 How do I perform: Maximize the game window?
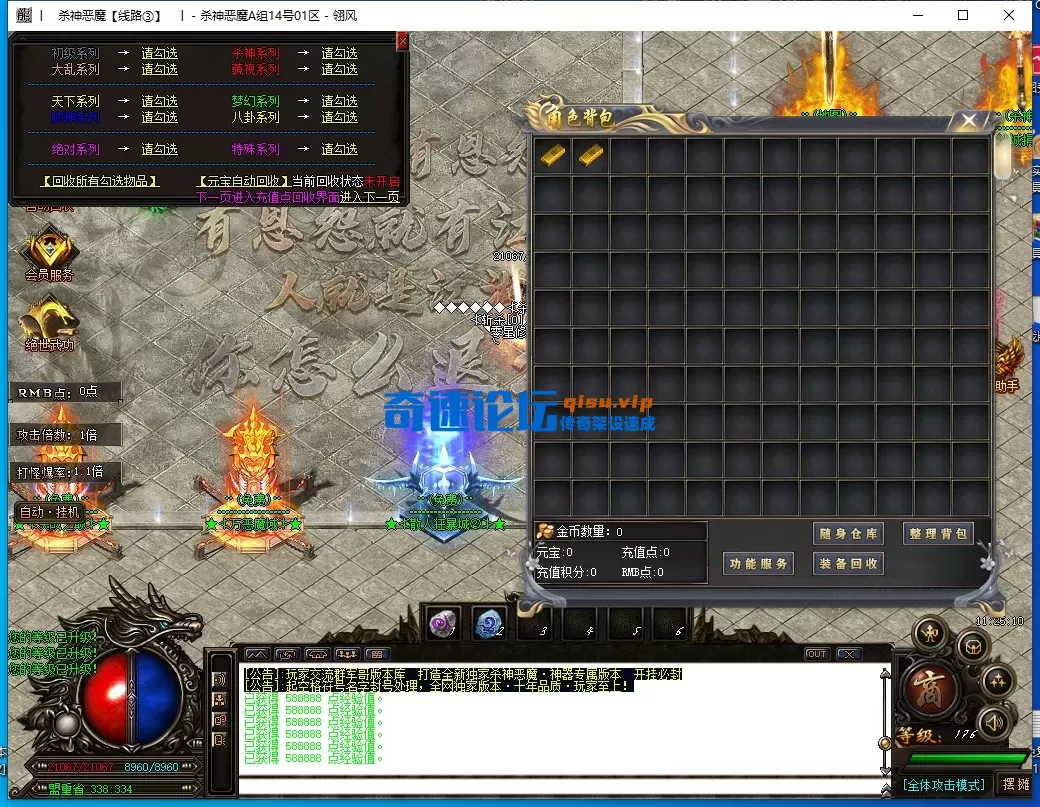(963, 15)
